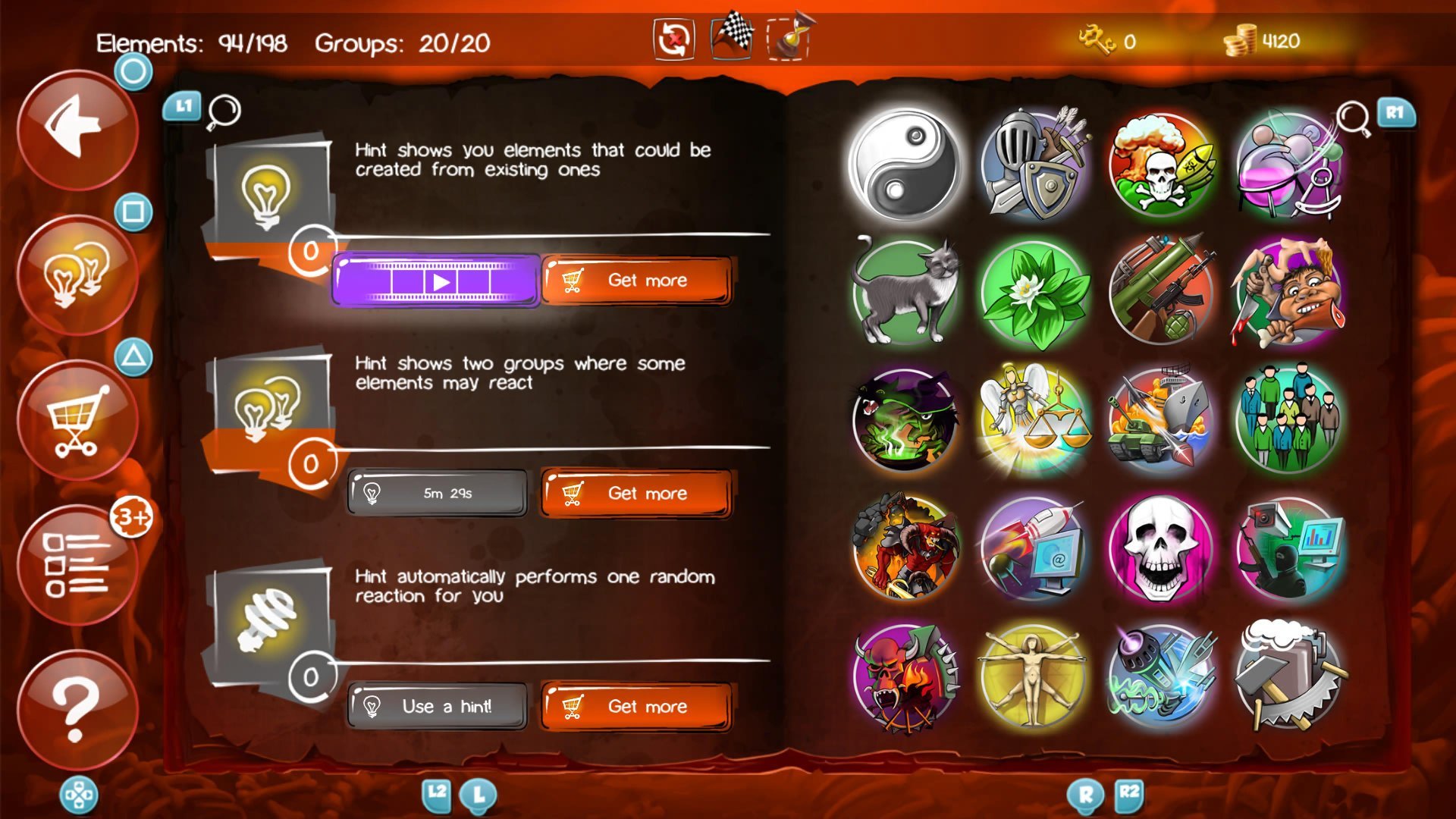Open the double lightbulb hints button

click(77, 275)
